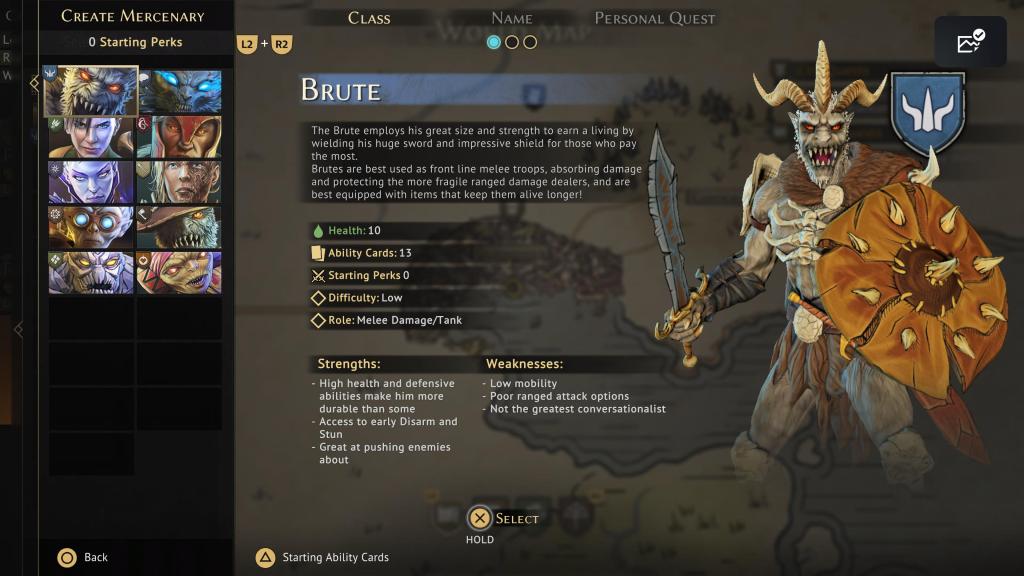Pick the pink-haired goblin class portrait
Viewport: 1024px width, 576px height.
coord(180,272)
